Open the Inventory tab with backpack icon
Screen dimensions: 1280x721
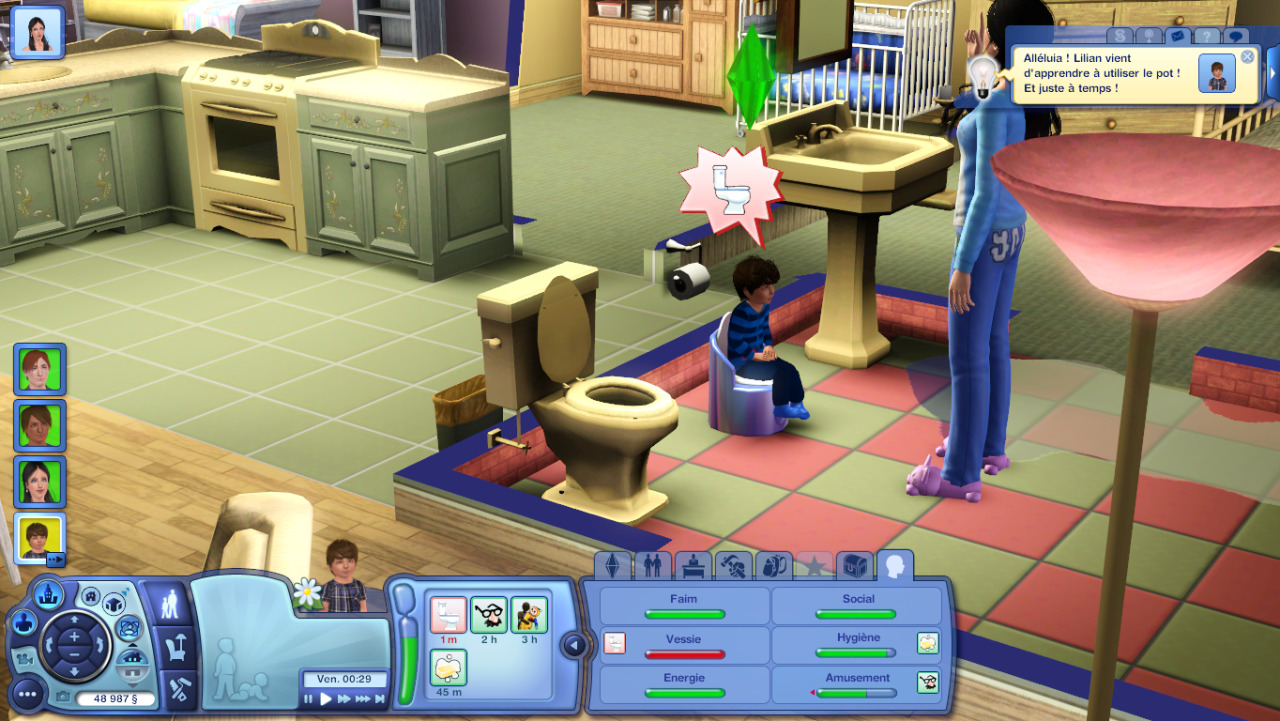coord(774,567)
